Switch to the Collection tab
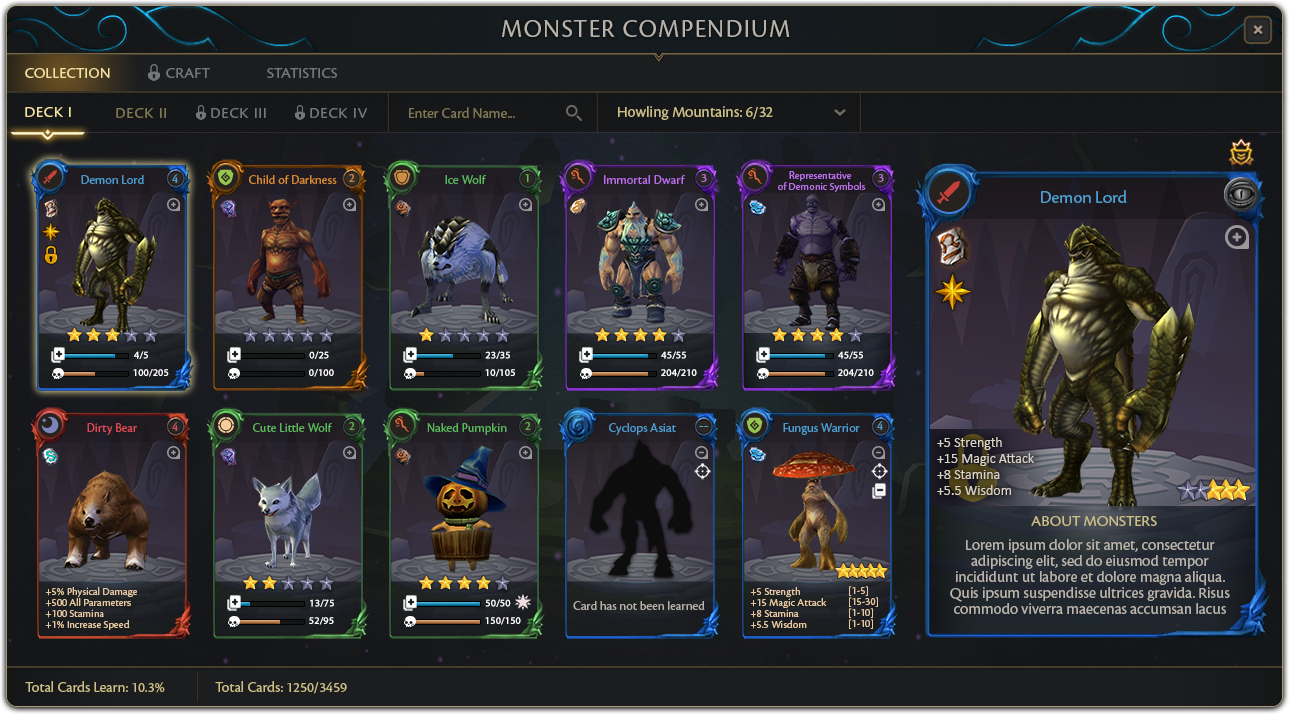 pyautogui.click(x=67, y=73)
